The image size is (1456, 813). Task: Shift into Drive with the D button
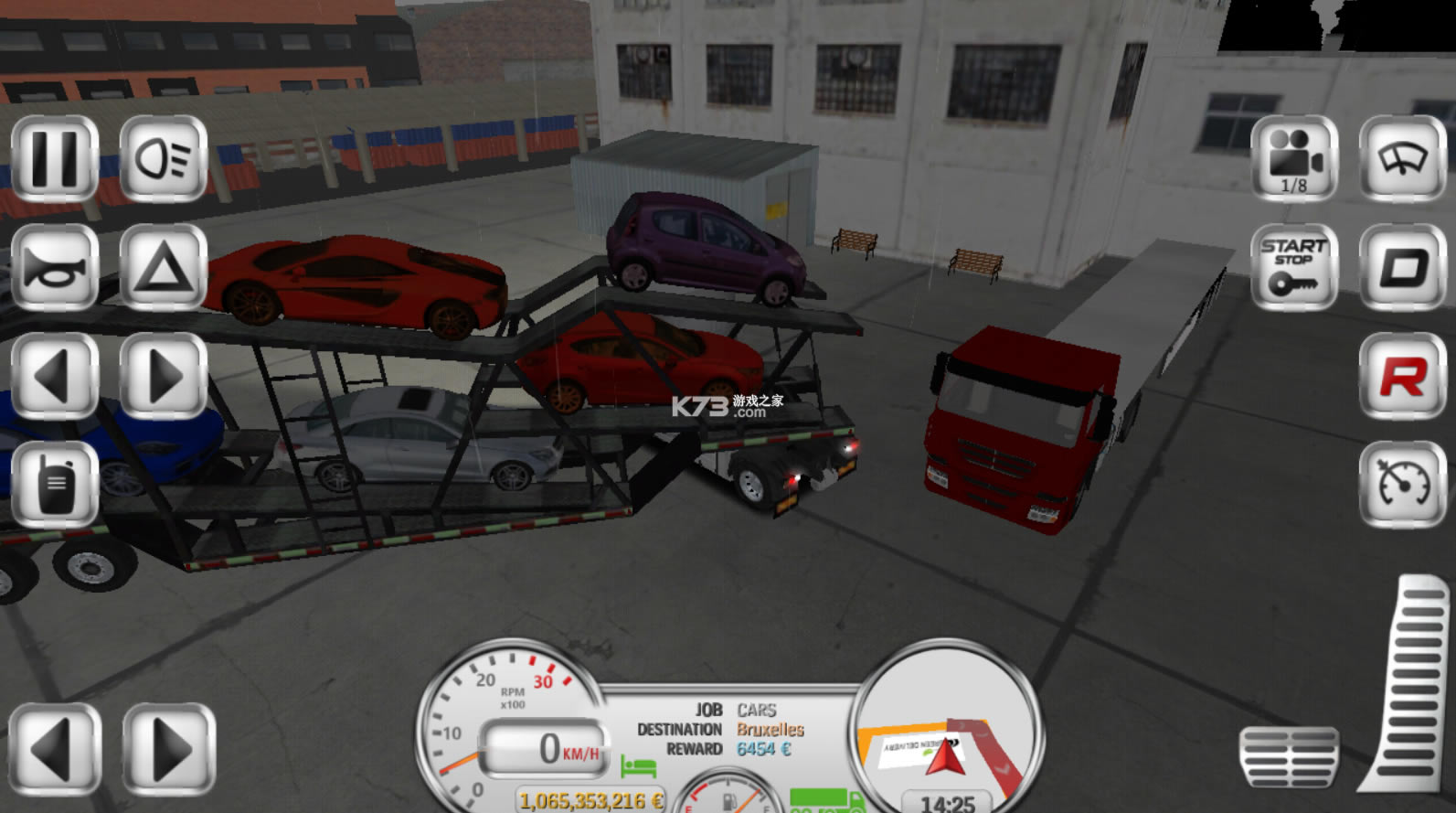pyautogui.click(x=1403, y=268)
